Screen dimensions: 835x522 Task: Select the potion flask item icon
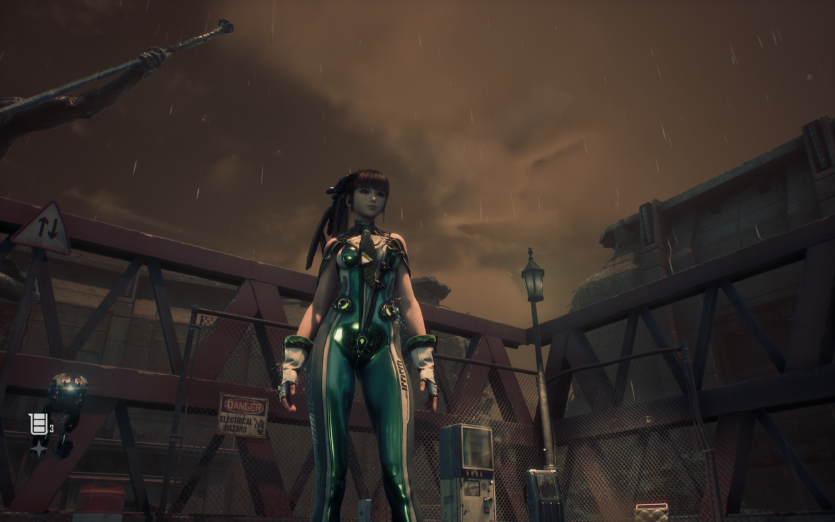(x=38, y=424)
